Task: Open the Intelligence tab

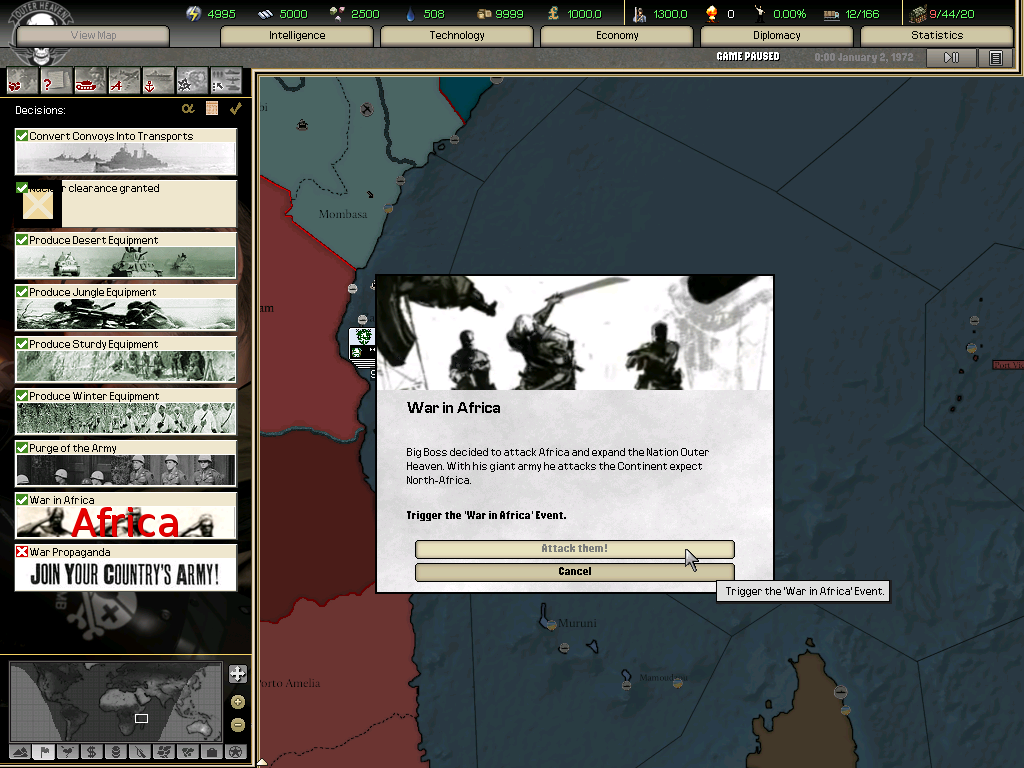Action: pos(297,36)
